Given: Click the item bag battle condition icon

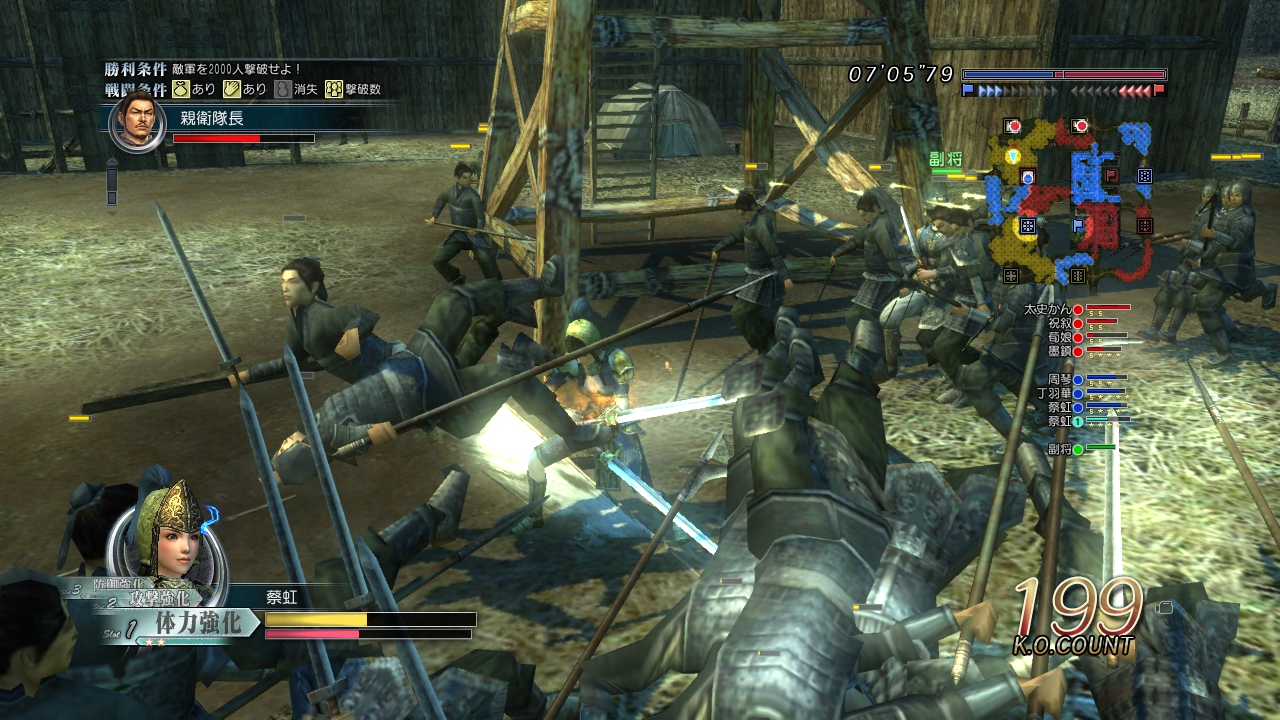Looking at the screenshot, I should [x=181, y=89].
